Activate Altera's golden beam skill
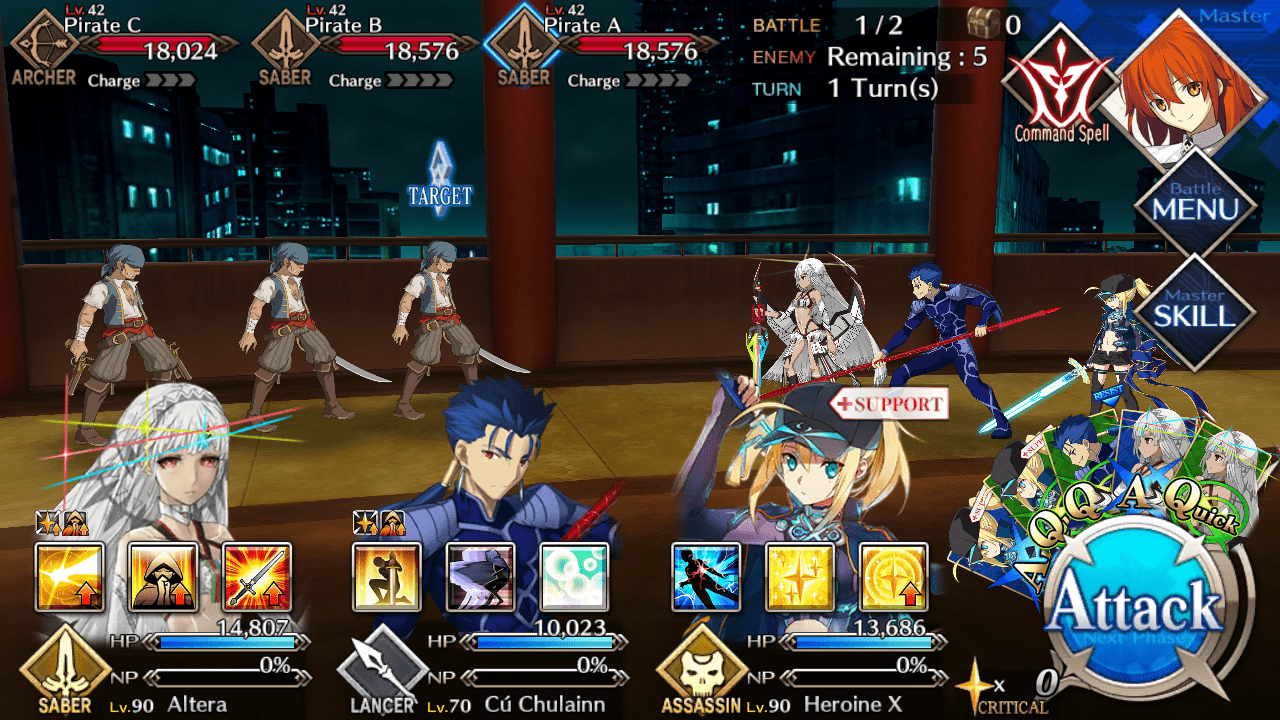Image resolution: width=1280 pixels, height=720 pixels. 70,577
